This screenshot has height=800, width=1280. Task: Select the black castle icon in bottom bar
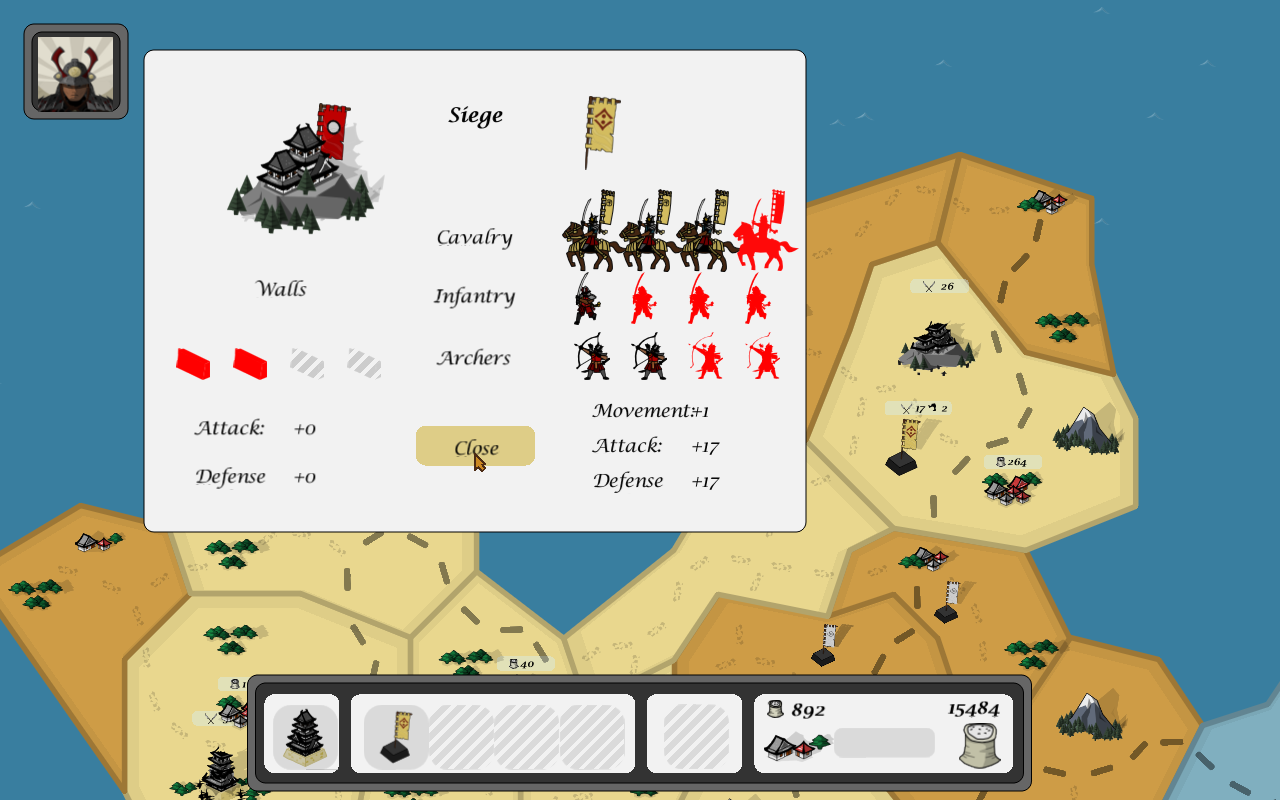click(x=305, y=735)
